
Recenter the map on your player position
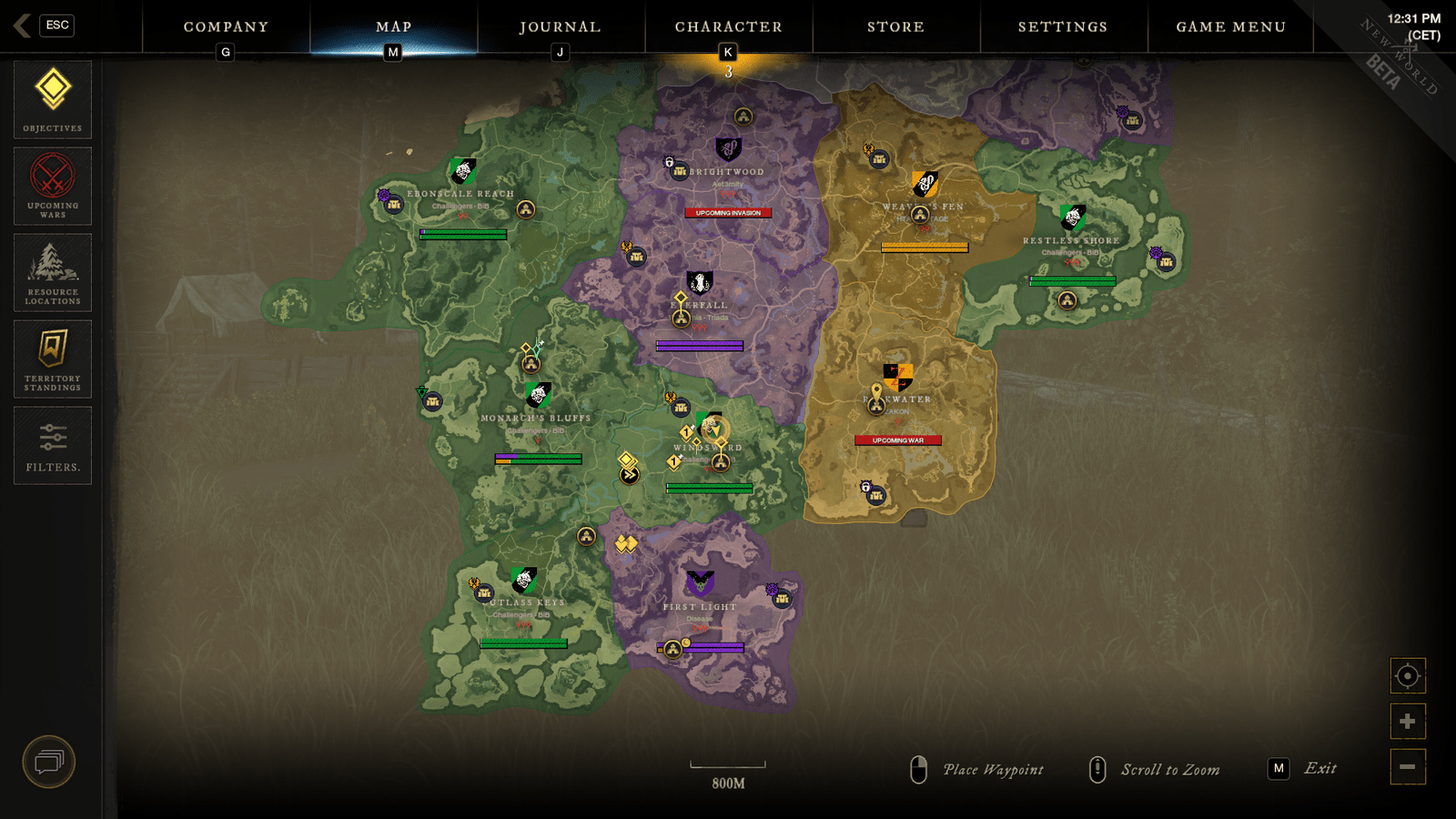click(x=1406, y=677)
